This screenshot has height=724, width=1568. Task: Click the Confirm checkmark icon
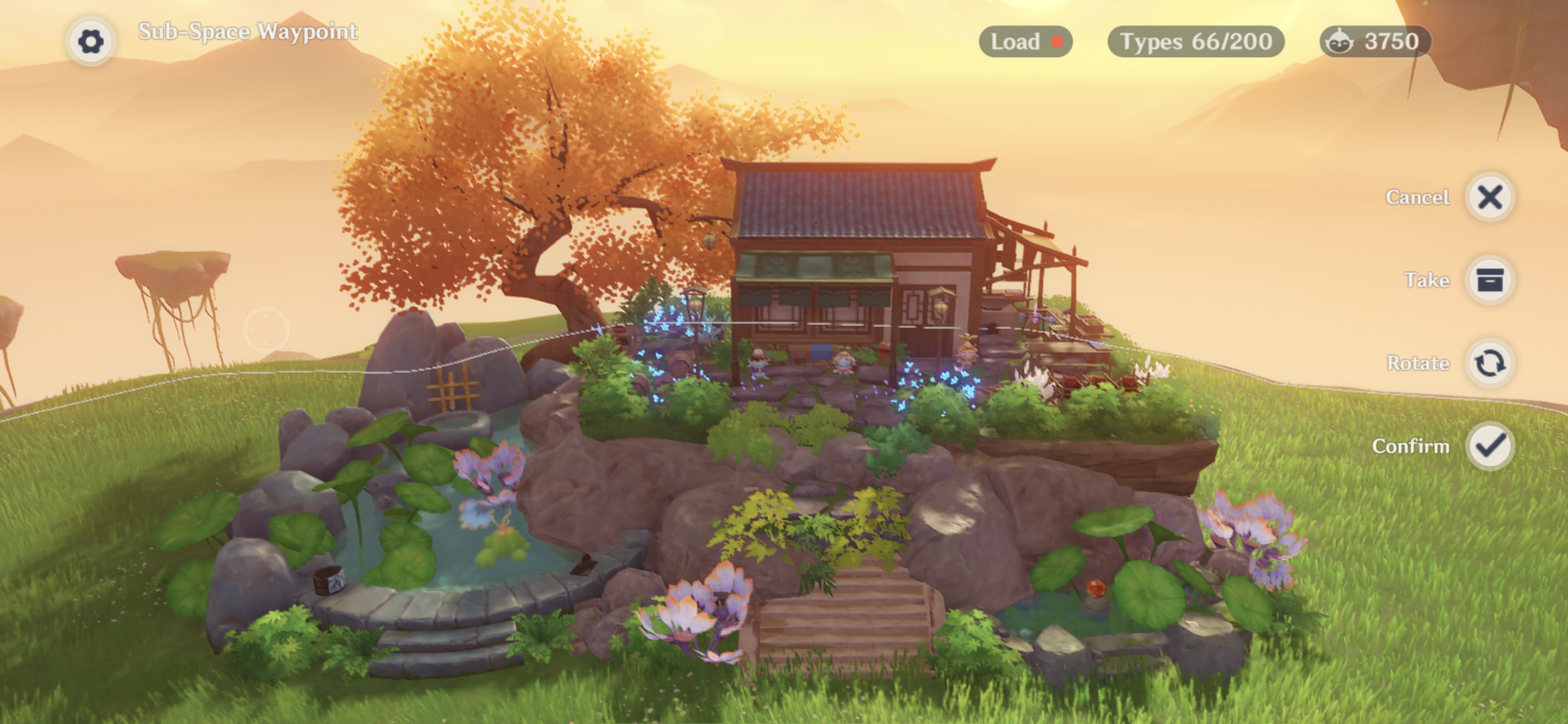click(x=1490, y=446)
